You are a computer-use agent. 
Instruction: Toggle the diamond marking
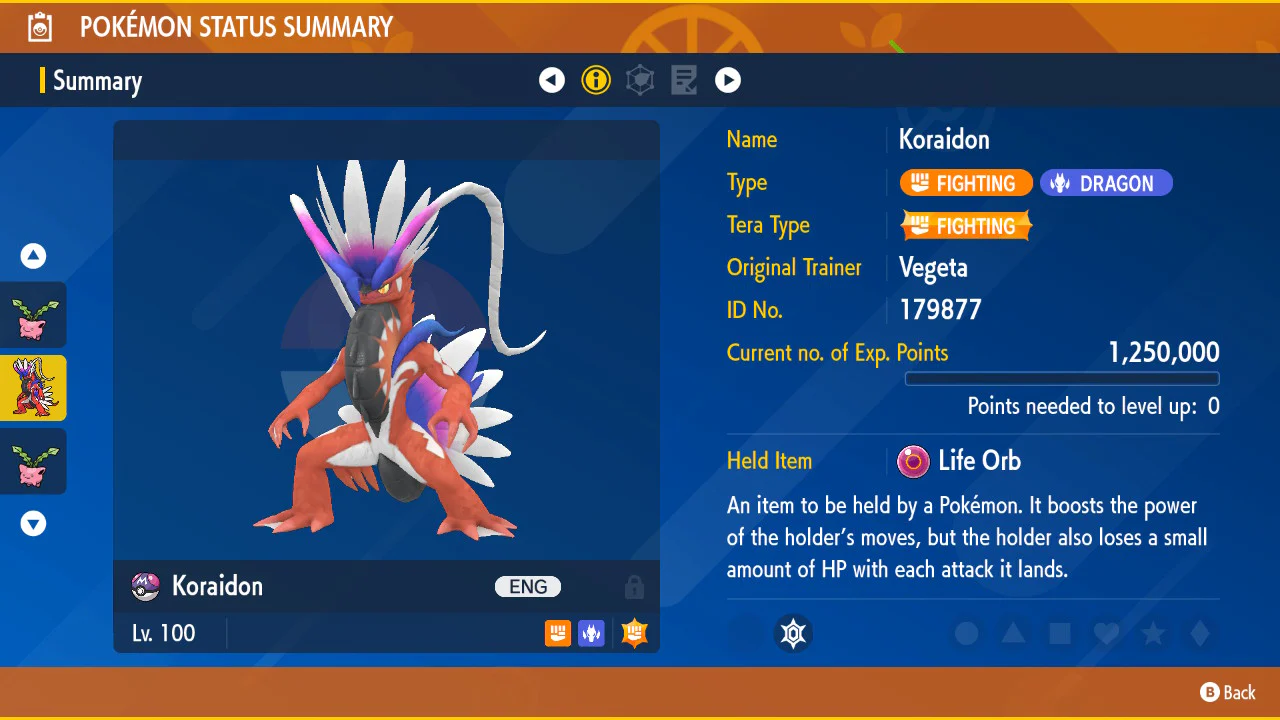coord(1200,633)
